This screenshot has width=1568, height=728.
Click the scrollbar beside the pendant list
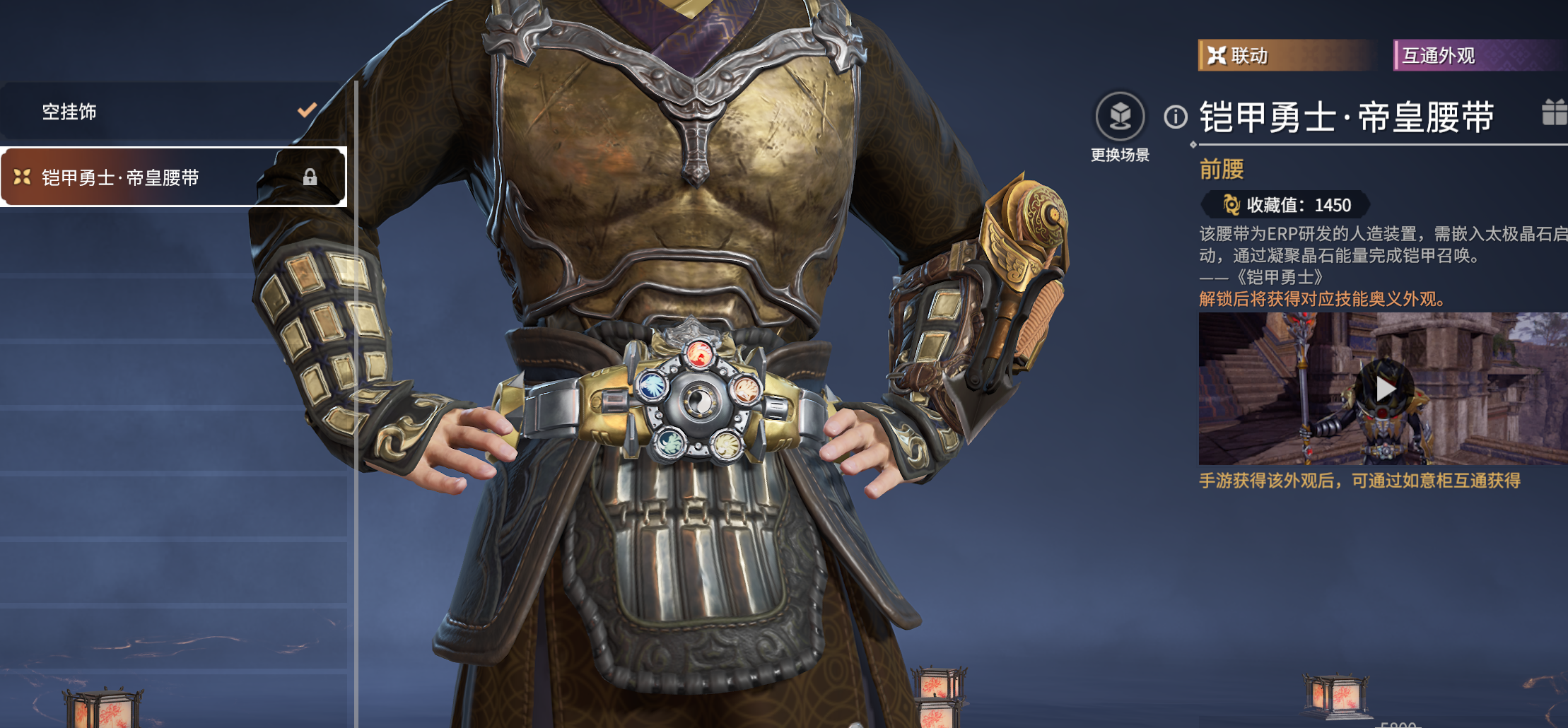(x=357, y=283)
